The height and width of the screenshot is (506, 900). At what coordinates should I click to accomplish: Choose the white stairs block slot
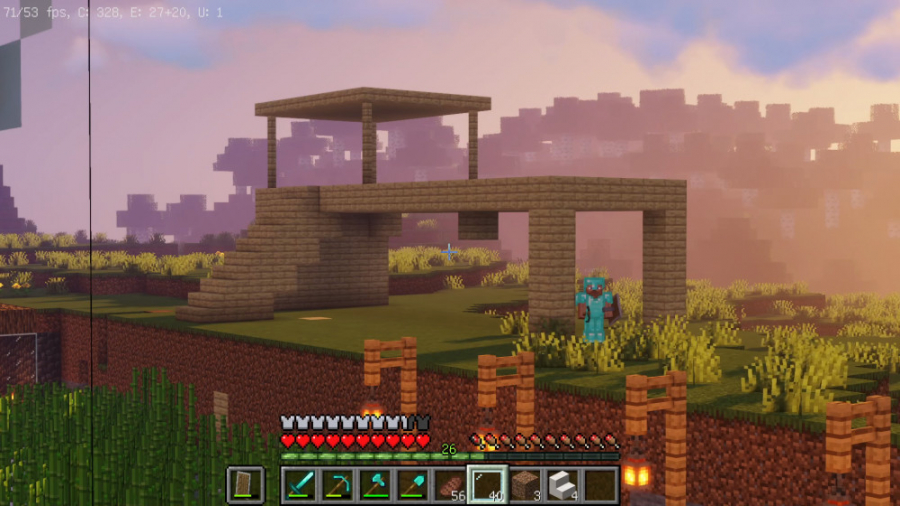562,484
